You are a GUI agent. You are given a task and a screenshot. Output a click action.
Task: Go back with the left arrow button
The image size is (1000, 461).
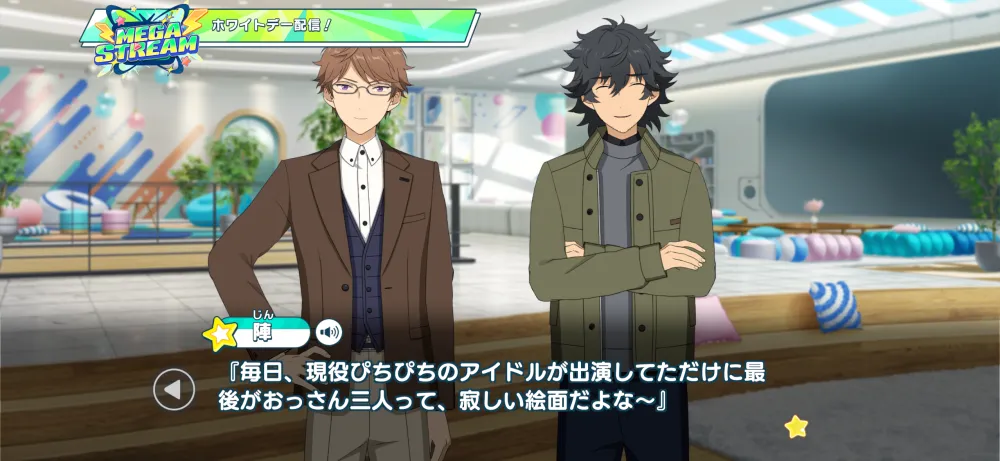[x=174, y=390]
